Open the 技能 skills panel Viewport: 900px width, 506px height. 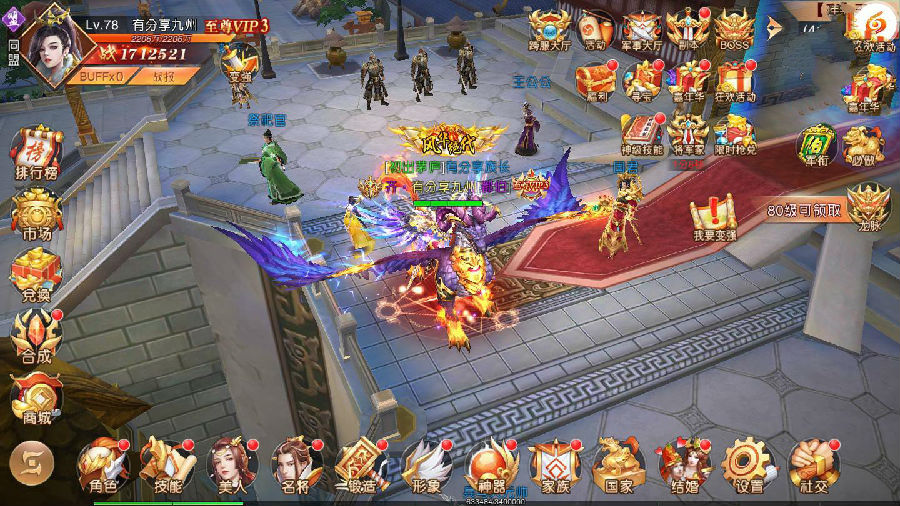coord(165,464)
